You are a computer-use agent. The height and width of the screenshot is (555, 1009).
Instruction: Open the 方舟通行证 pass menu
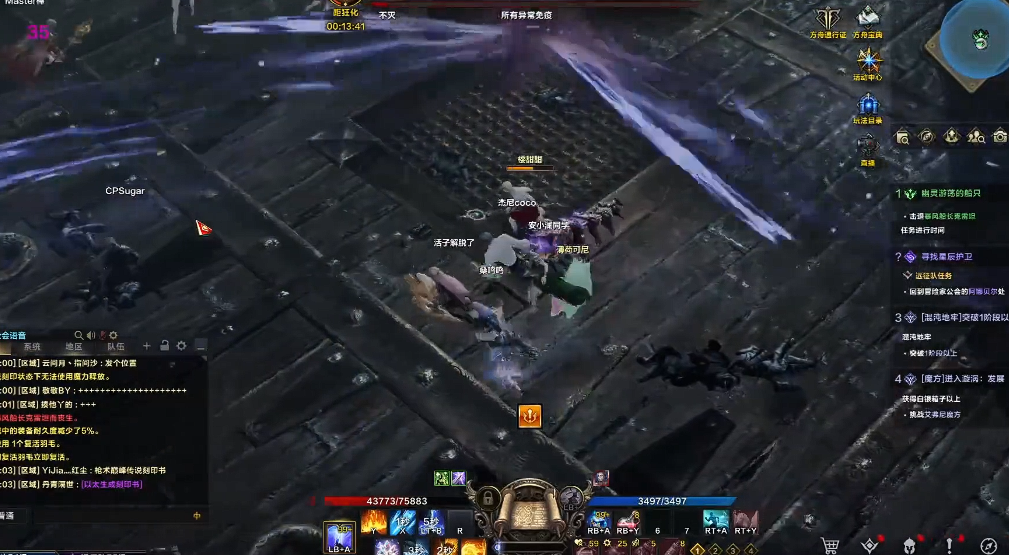tap(827, 19)
